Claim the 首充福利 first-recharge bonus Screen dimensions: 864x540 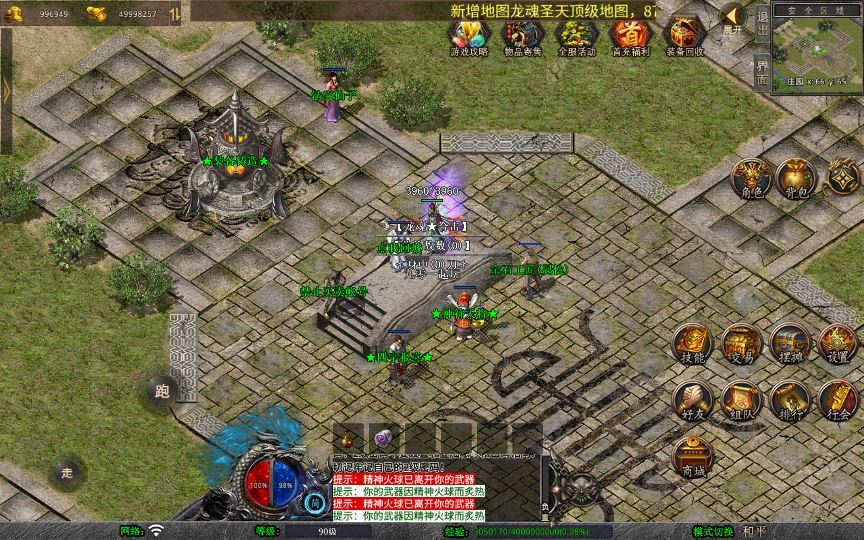pos(630,37)
